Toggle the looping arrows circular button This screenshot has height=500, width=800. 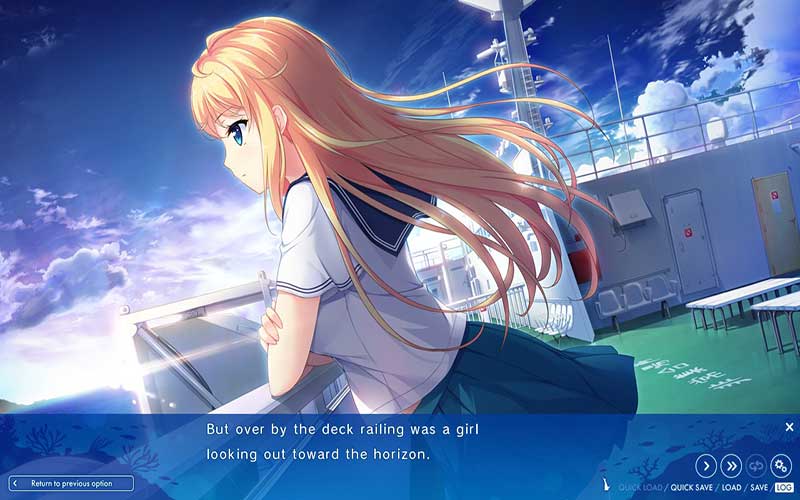756,465
